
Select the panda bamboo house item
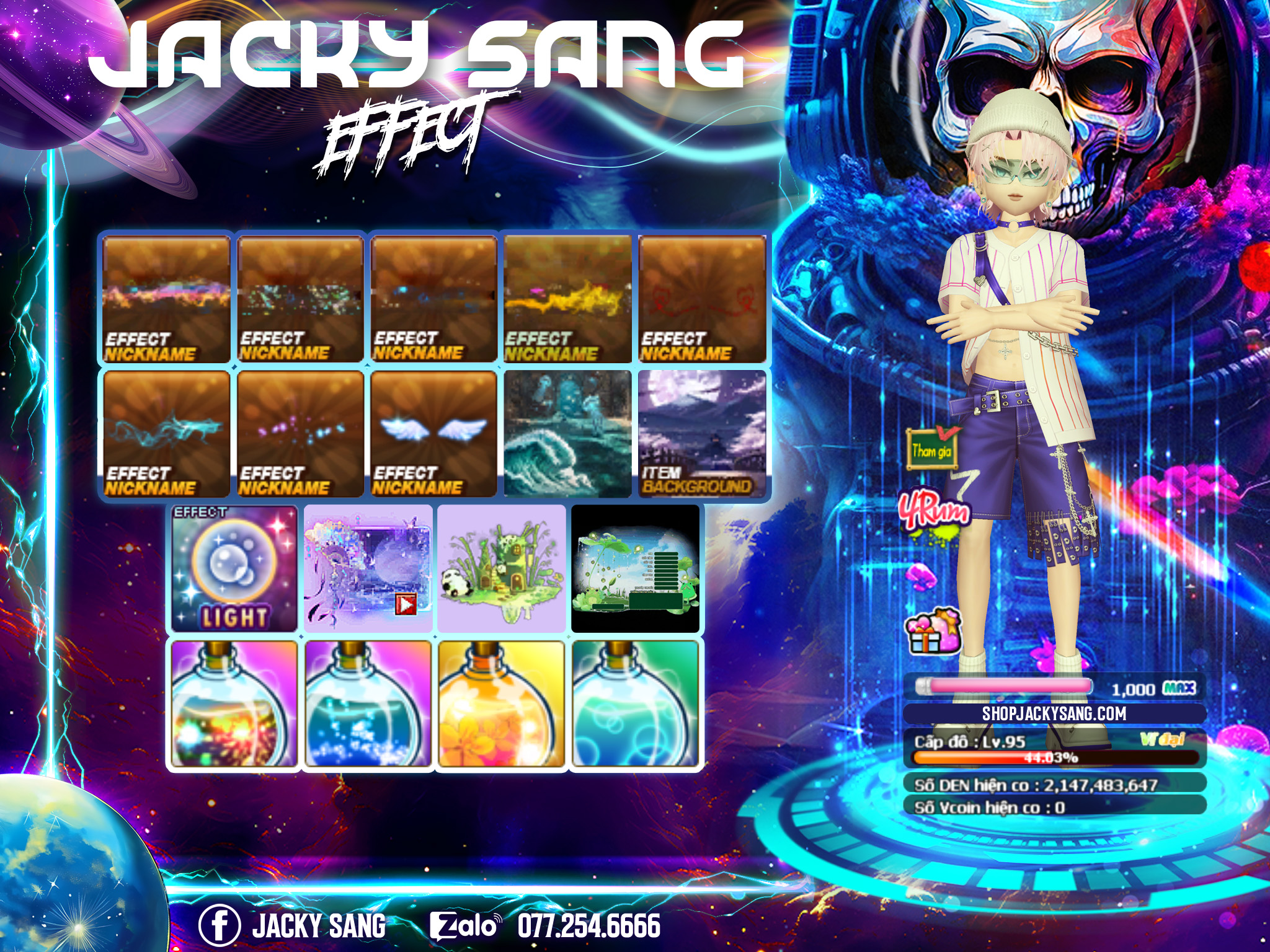(x=501, y=568)
